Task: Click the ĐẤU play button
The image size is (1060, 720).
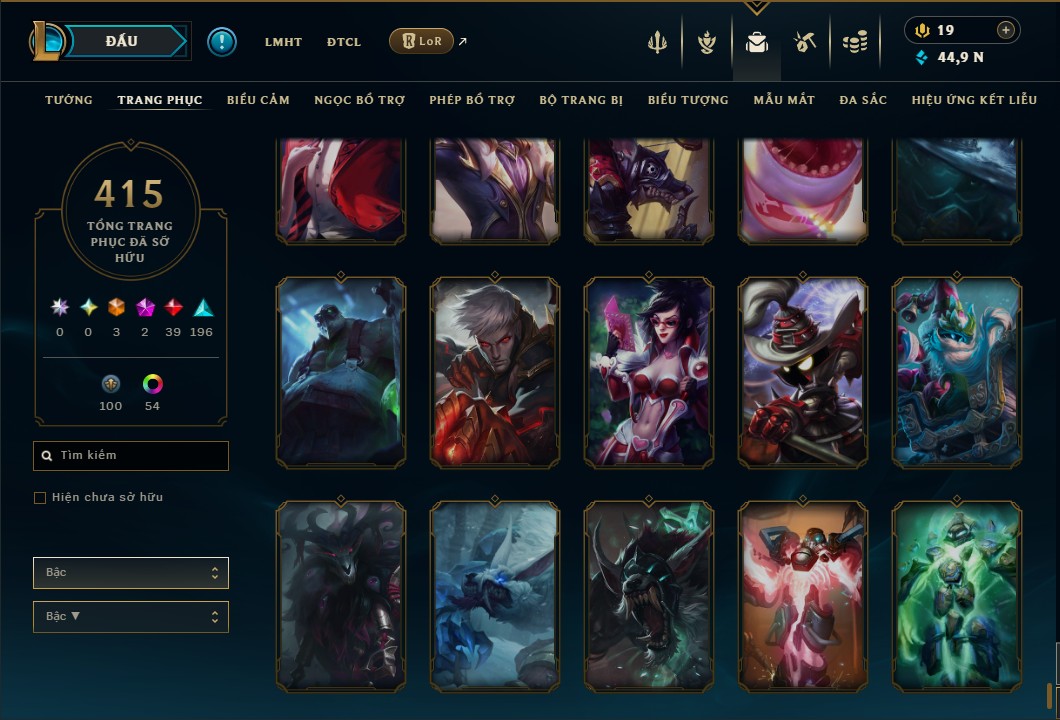Action: [x=122, y=41]
